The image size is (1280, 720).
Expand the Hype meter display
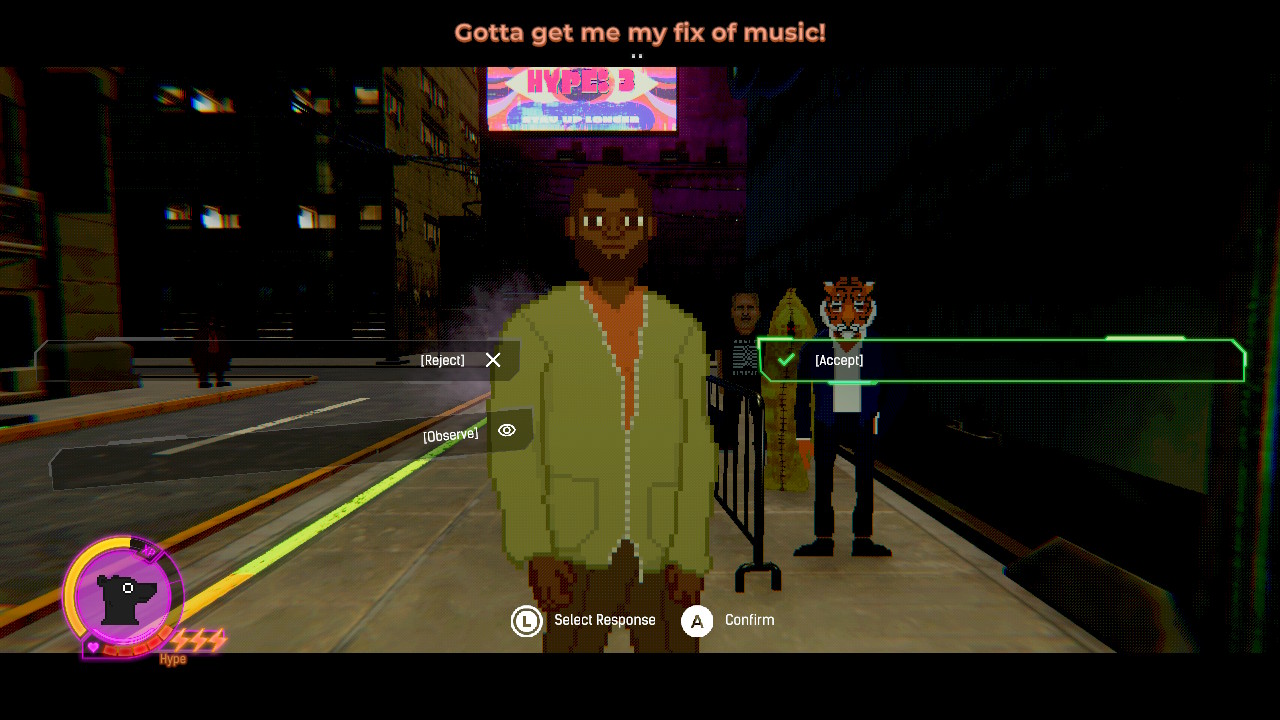coord(172,658)
